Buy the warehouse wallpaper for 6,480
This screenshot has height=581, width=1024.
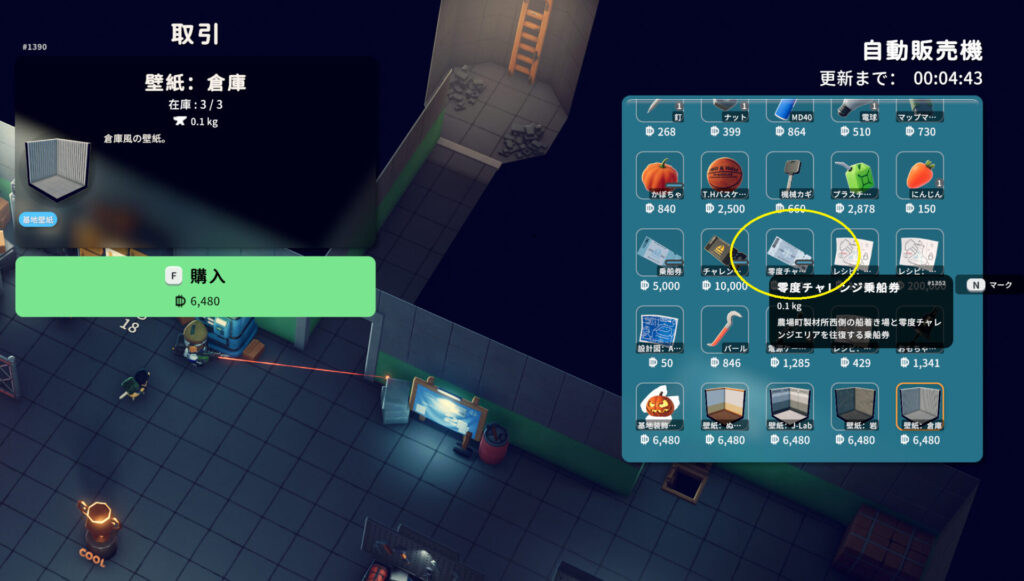pos(195,286)
